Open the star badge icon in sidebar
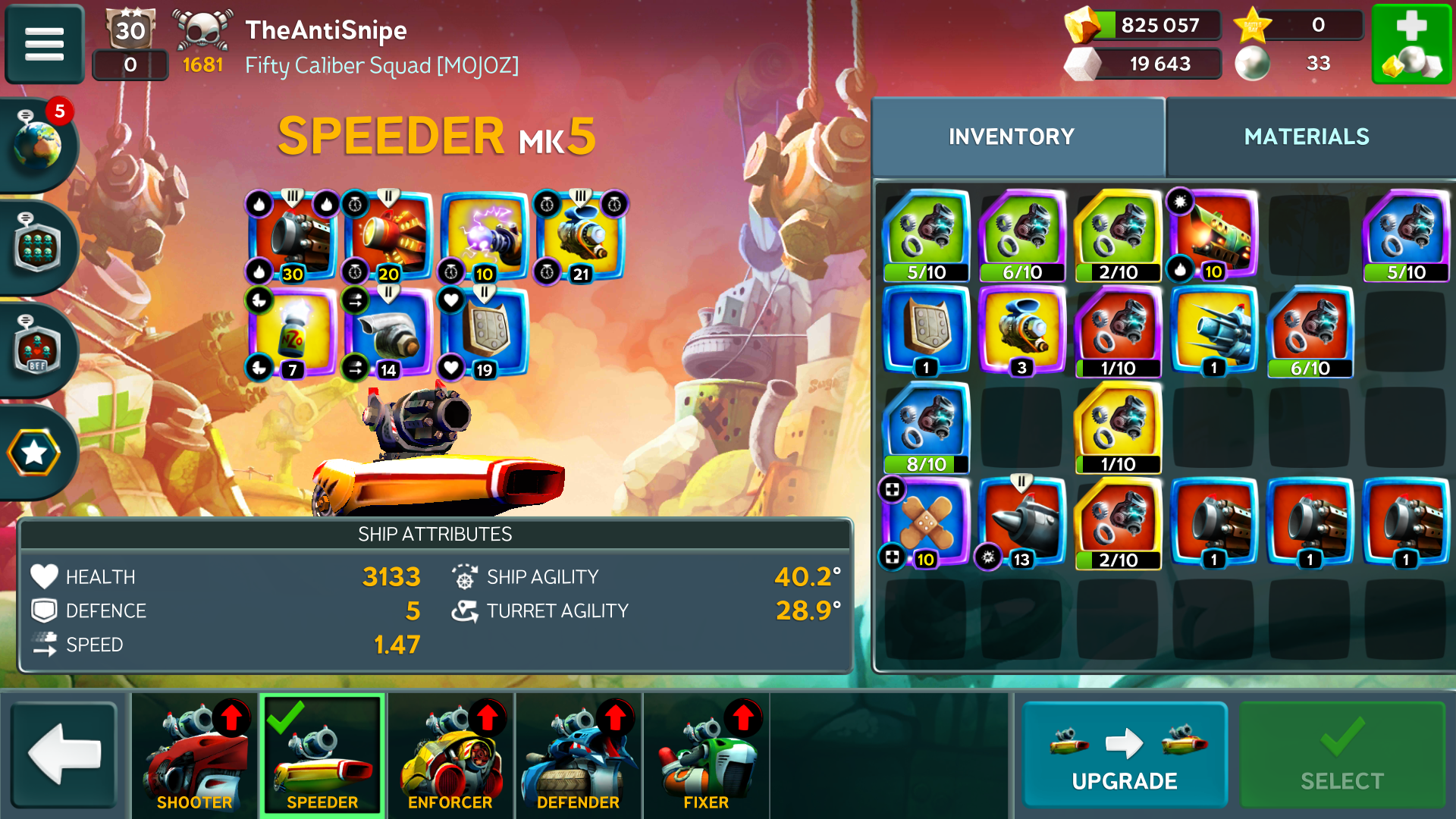 (x=35, y=453)
